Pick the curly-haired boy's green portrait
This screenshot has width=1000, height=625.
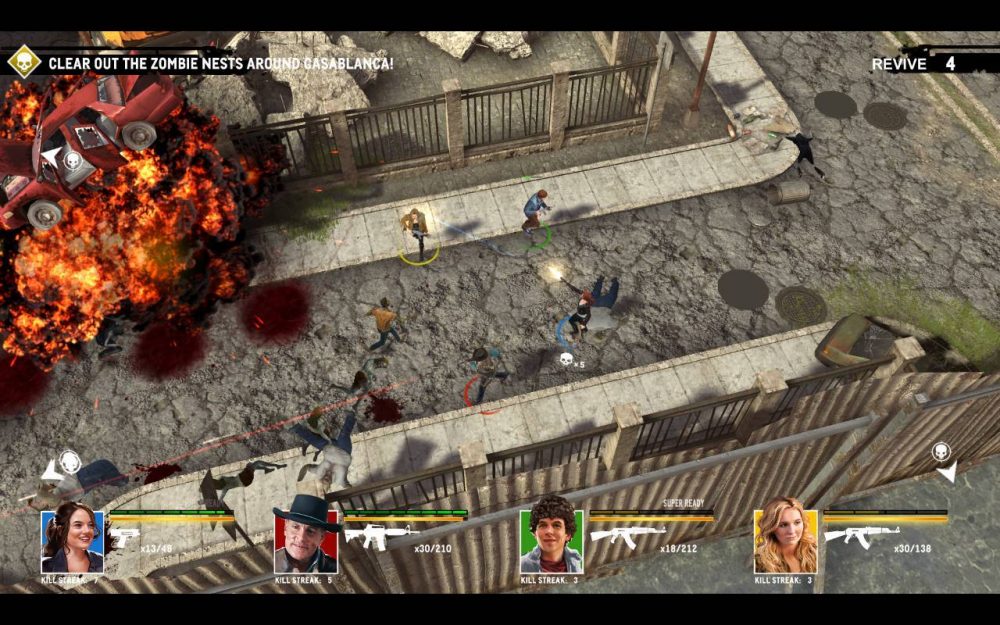[551, 541]
